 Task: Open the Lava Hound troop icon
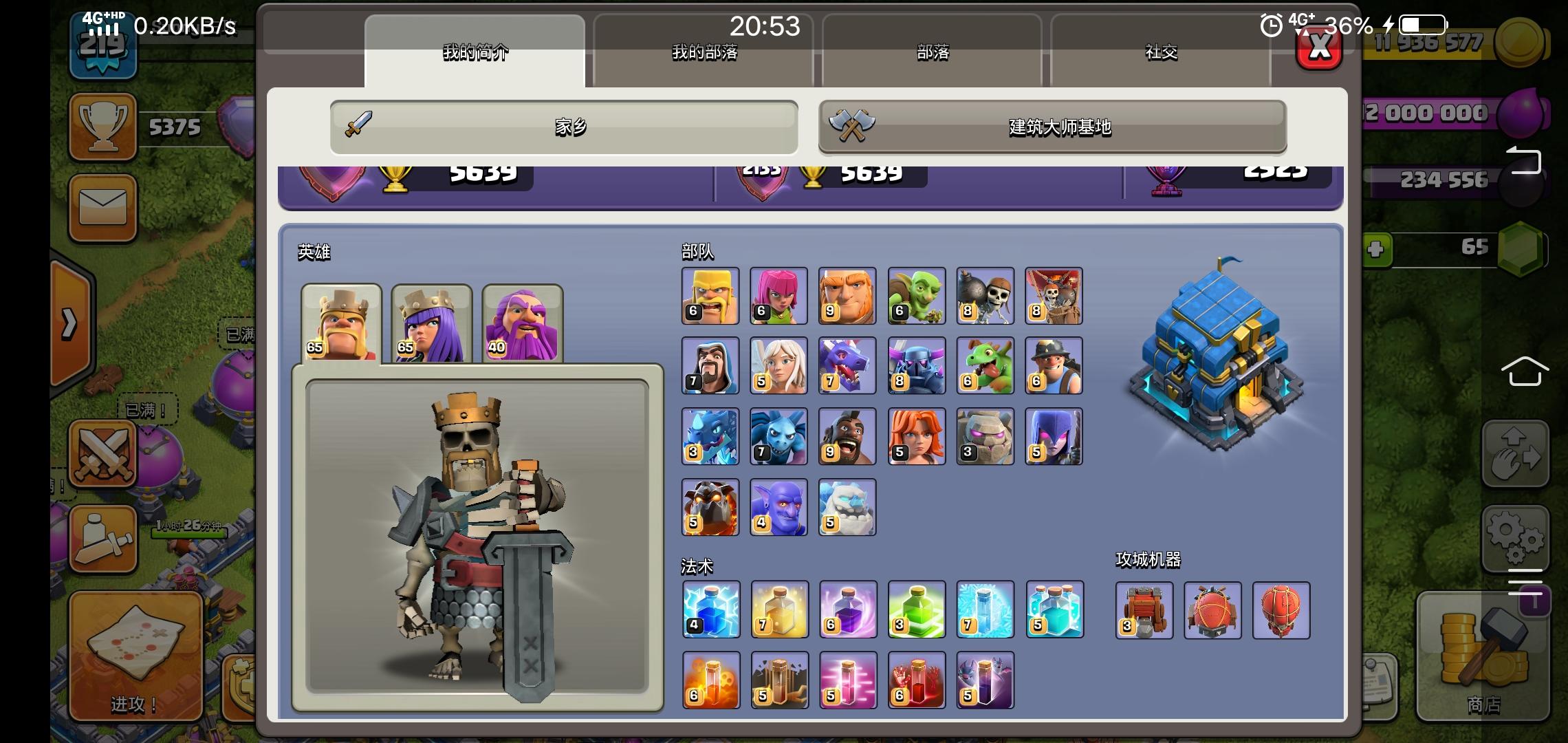pos(710,507)
